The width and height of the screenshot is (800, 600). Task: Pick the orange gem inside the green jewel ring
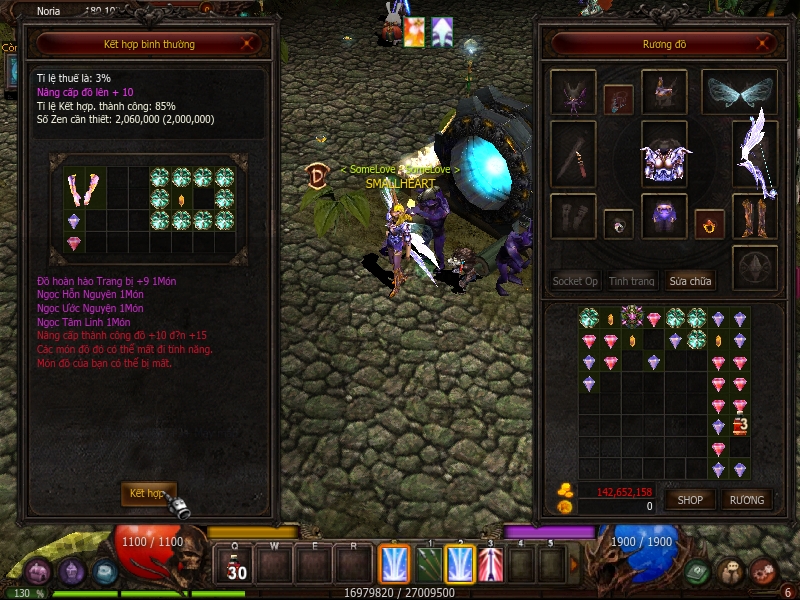(x=181, y=199)
